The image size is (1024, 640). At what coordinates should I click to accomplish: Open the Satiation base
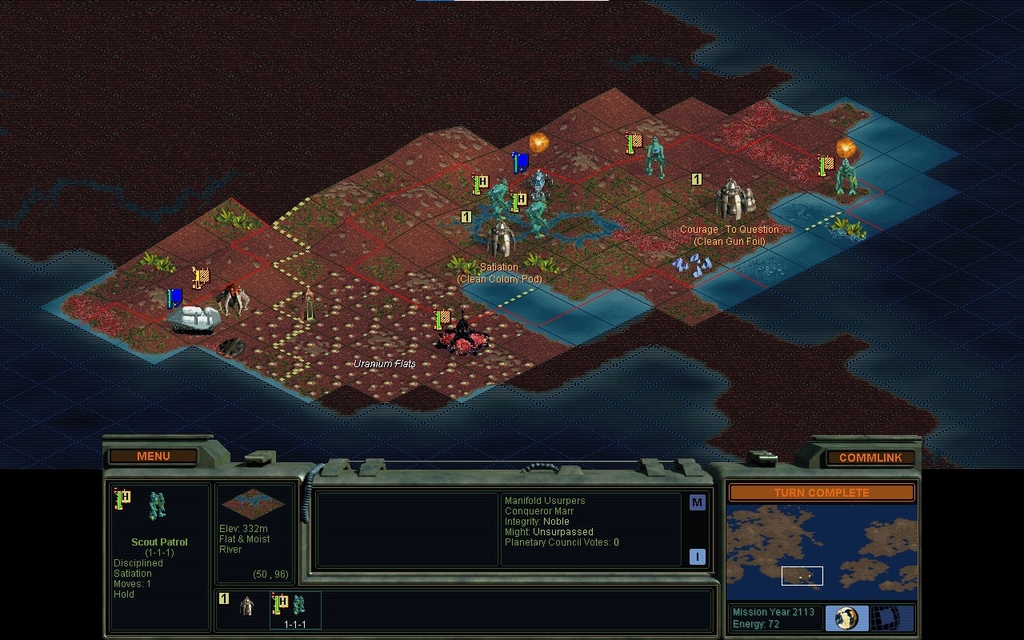point(500,239)
